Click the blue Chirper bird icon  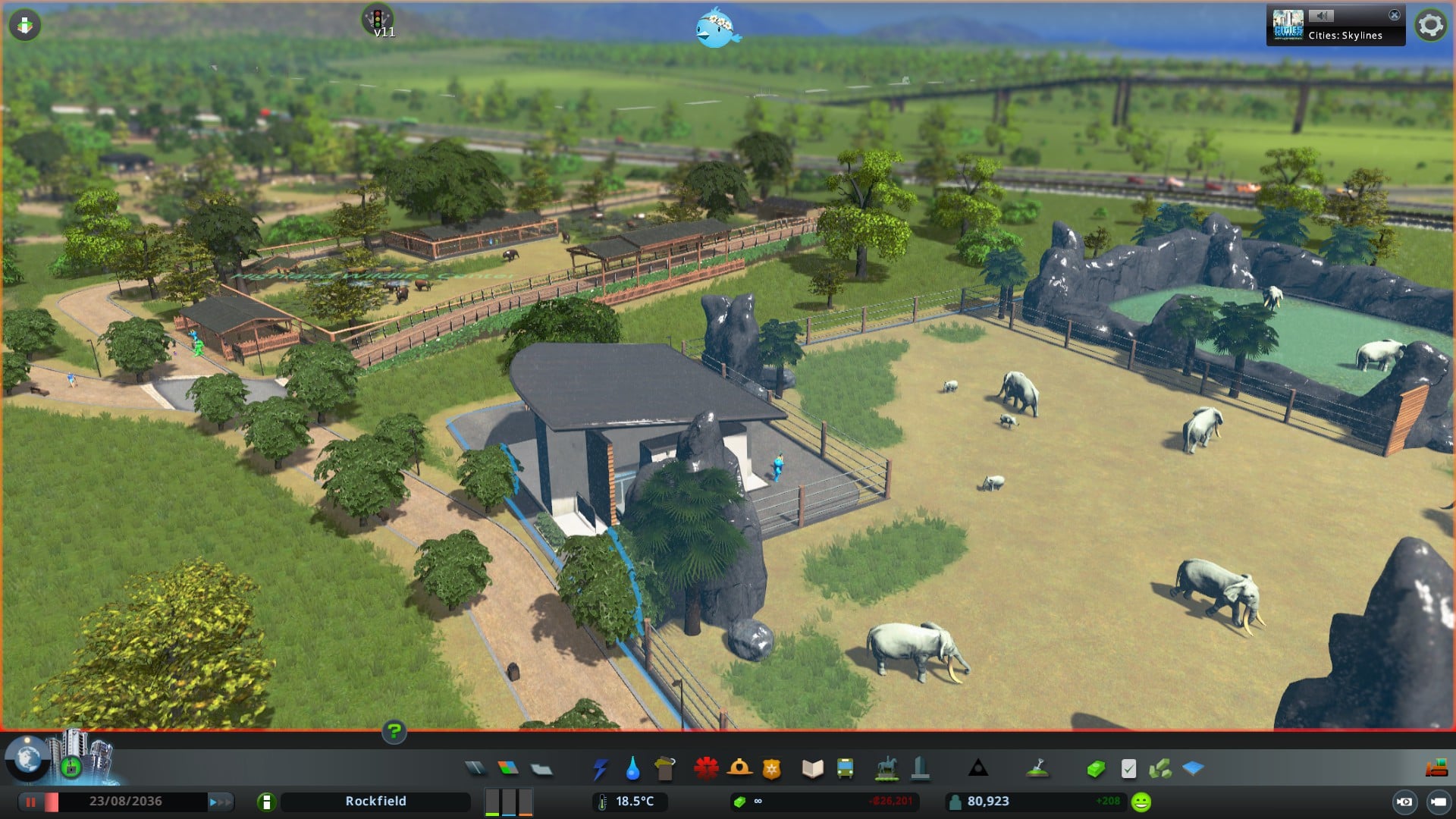[x=716, y=29]
